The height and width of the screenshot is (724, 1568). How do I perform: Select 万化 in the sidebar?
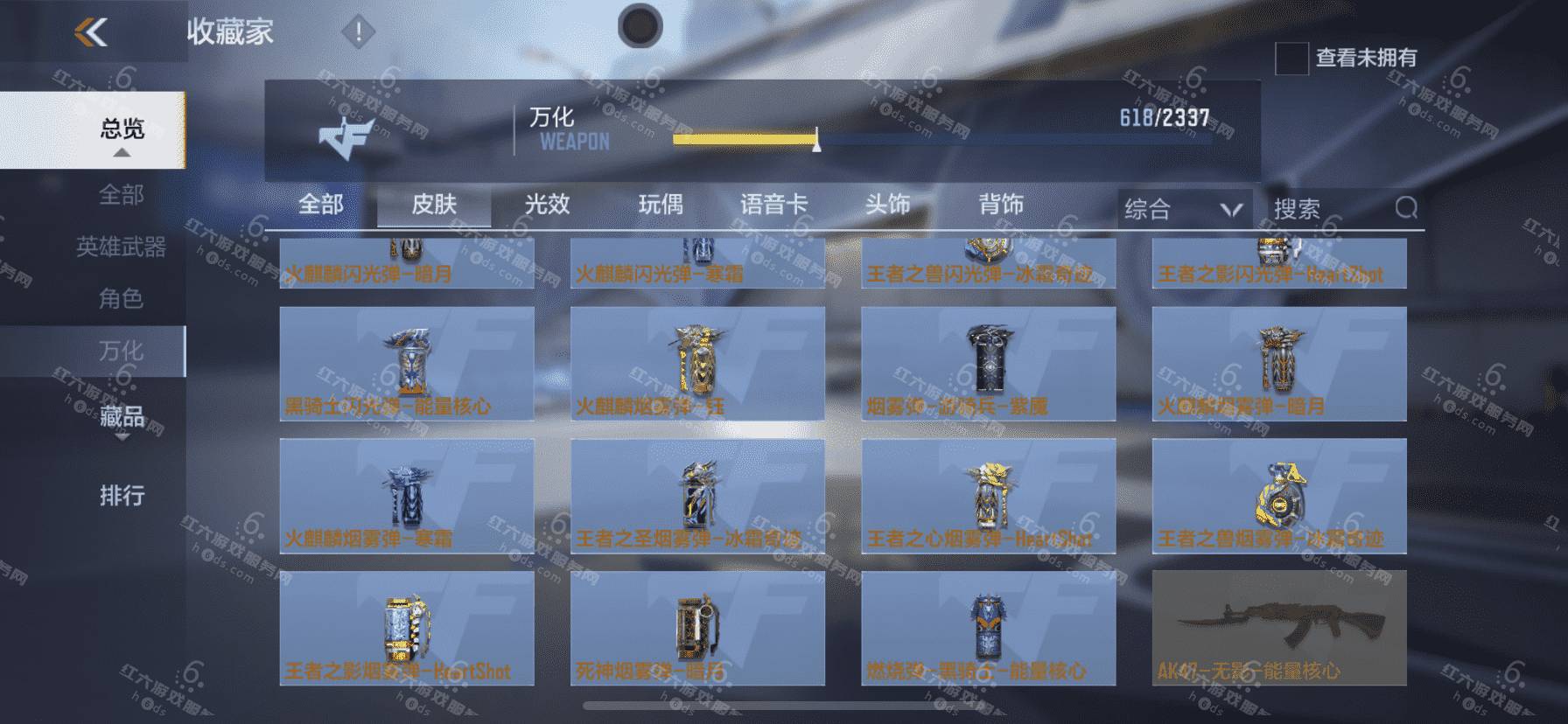tap(122, 351)
